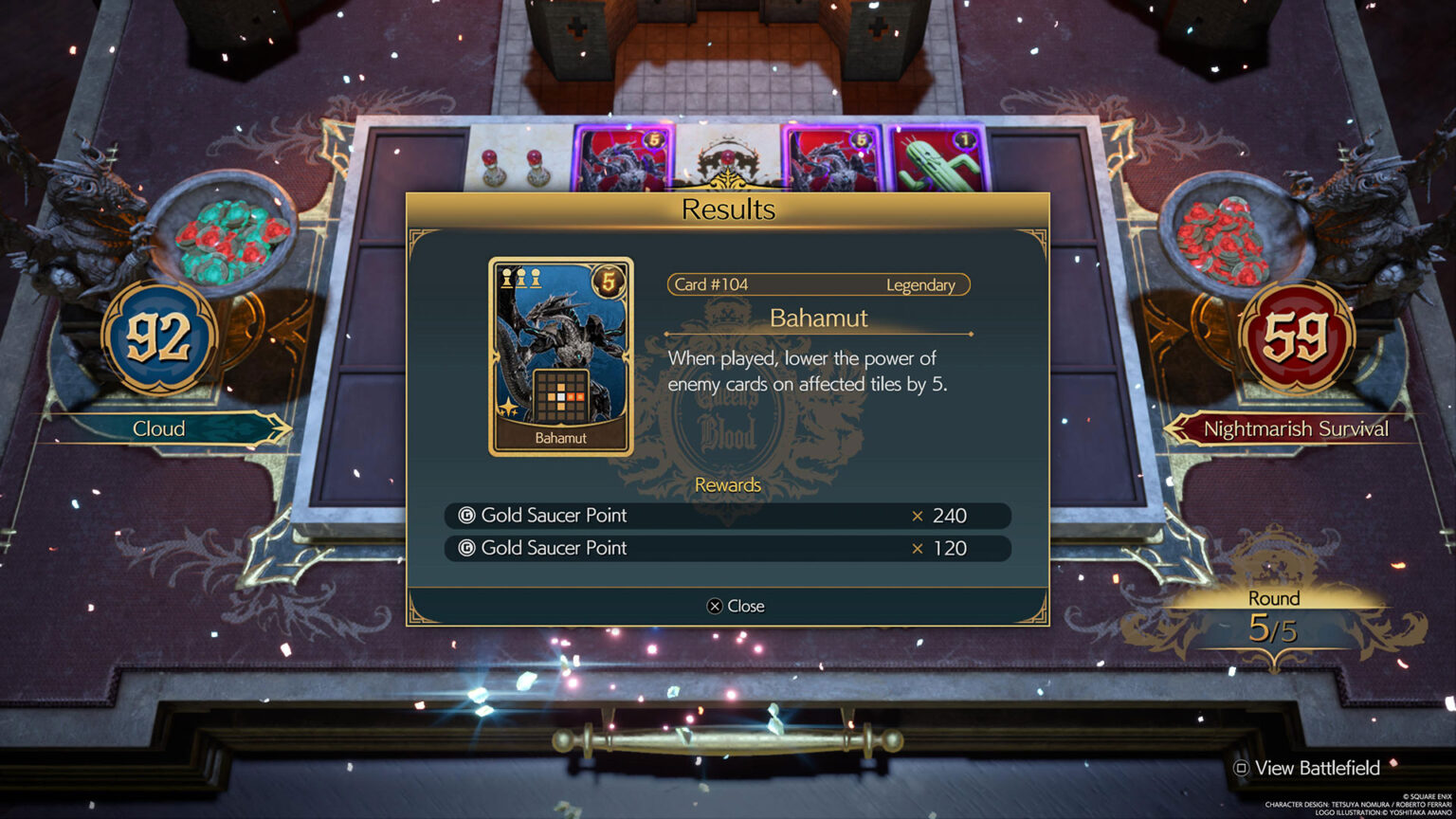Screen dimensions: 1456x819
Task: Click the Legendary rarity label
Action: tap(922, 285)
